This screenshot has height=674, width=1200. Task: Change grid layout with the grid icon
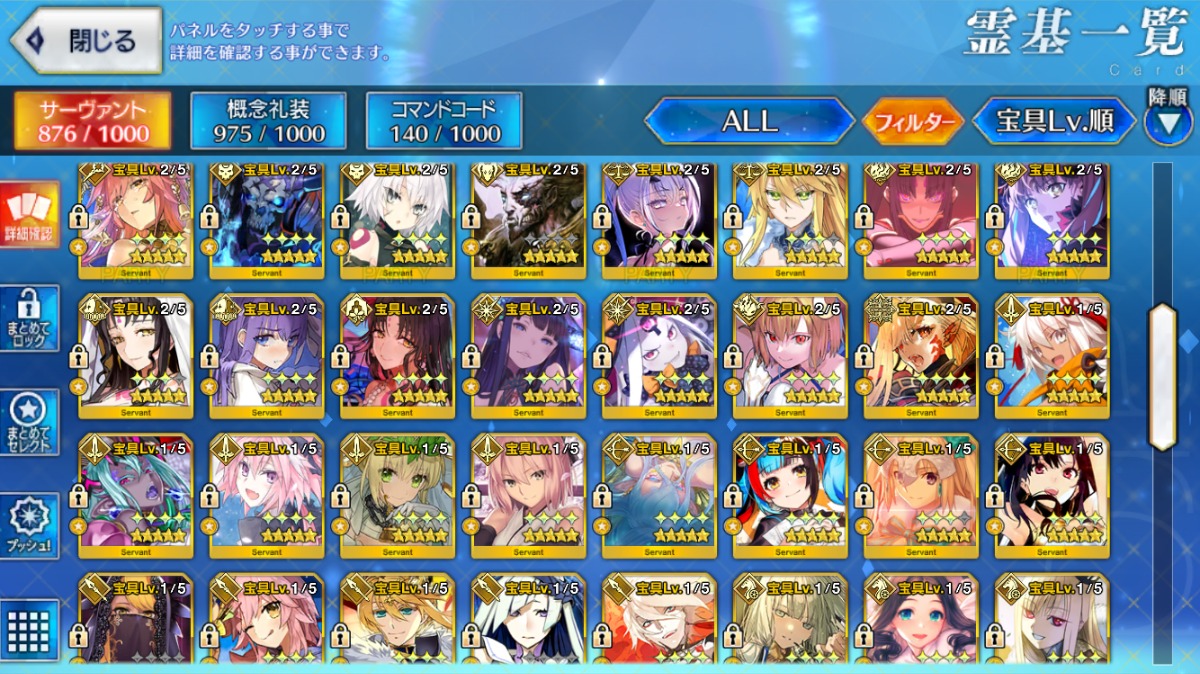(28, 630)
